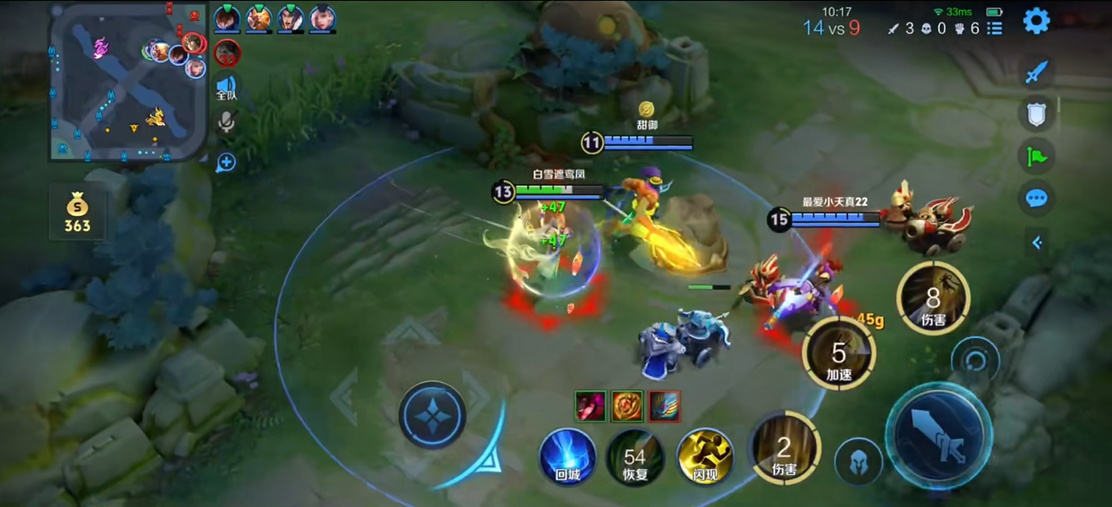Screen dimensions: 1112x507
Task: Use the 恢复 heal skill
Action: click(635, 458)
